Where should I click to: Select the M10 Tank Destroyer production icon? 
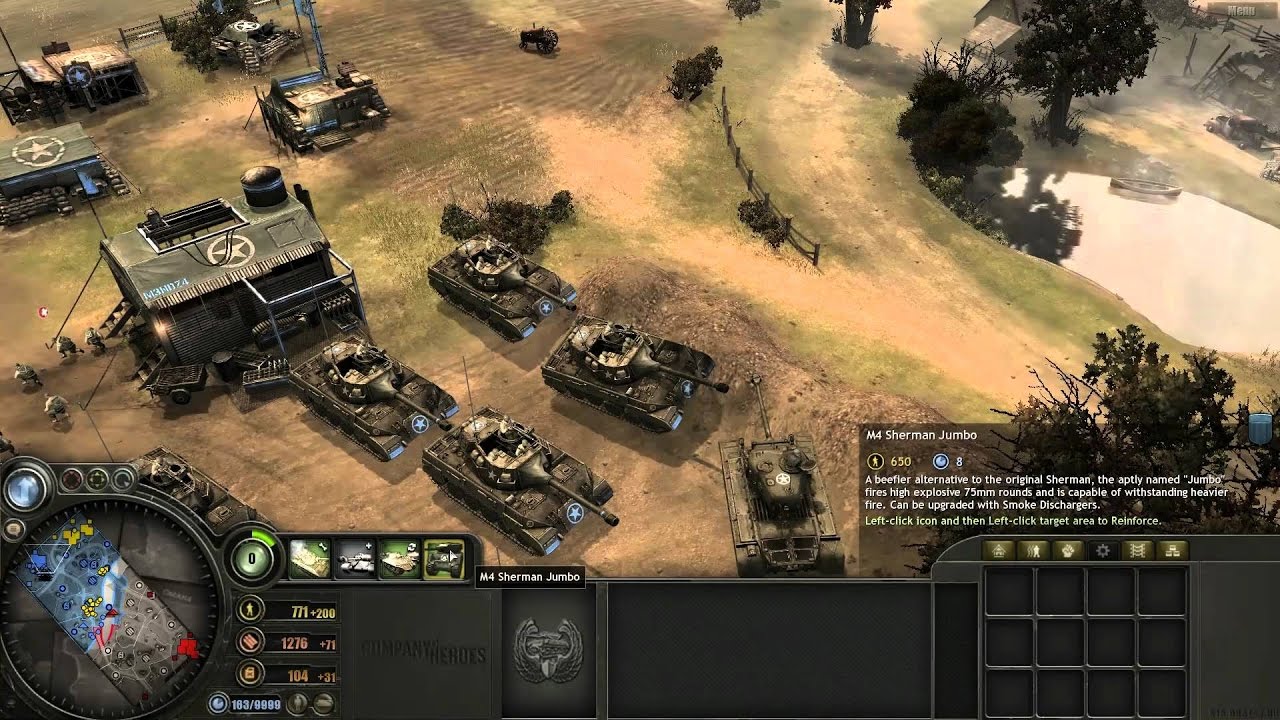(x=354, y=558)
